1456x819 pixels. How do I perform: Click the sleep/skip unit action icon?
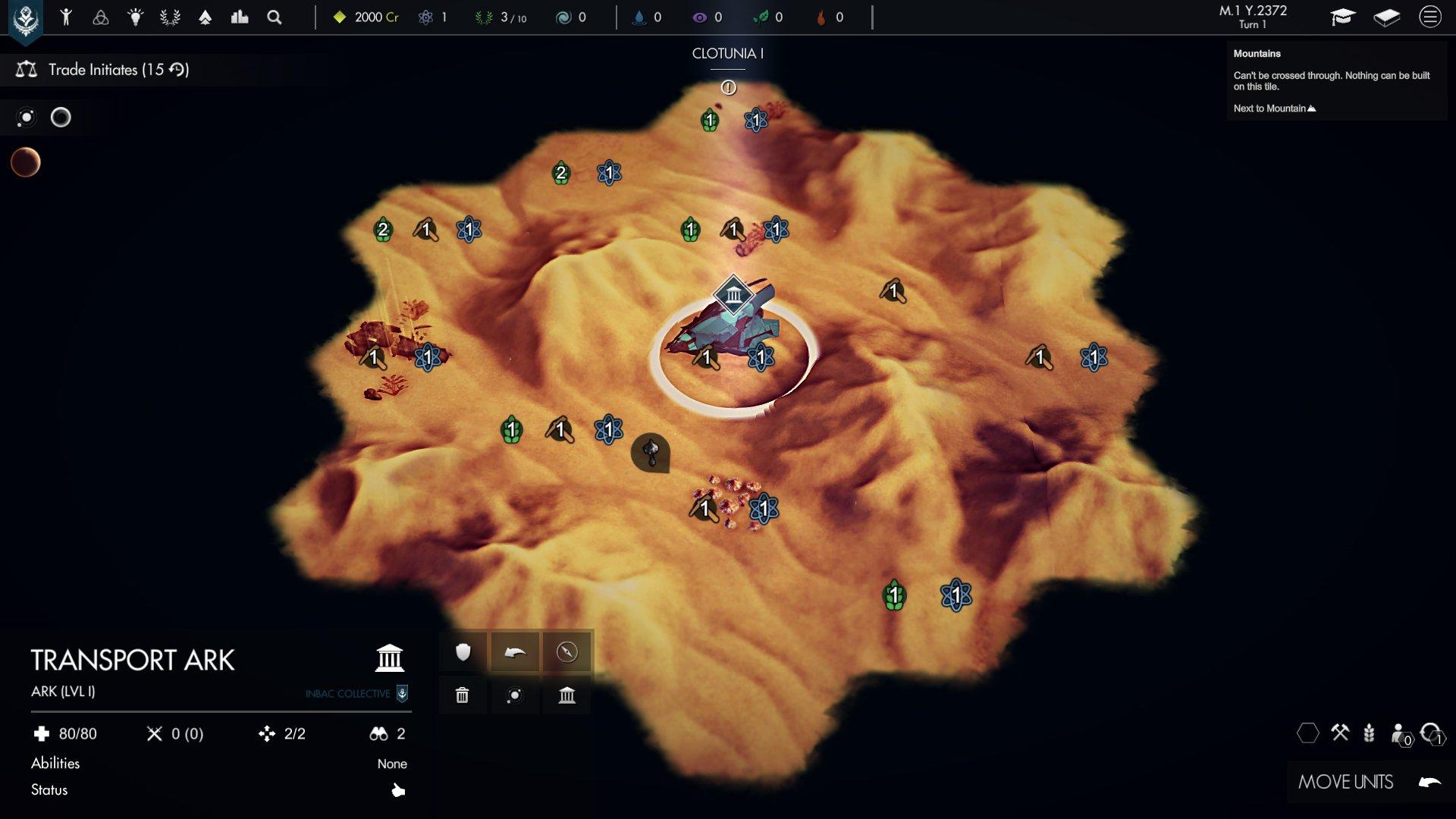516,651
